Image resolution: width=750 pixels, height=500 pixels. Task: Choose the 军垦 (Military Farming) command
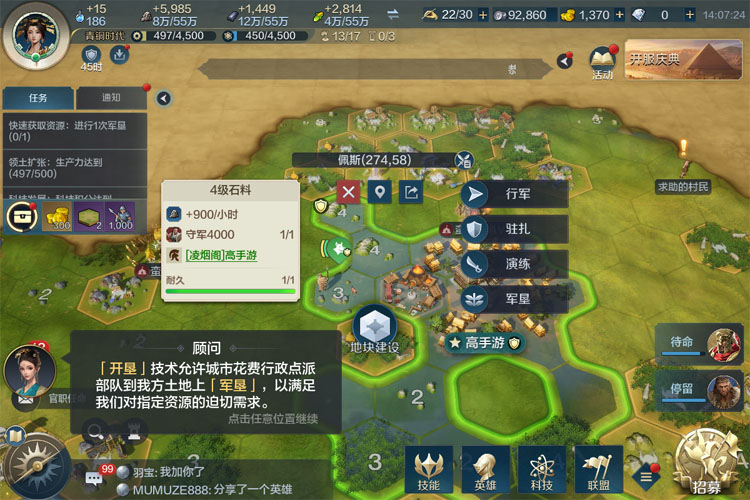pos(513,299)
